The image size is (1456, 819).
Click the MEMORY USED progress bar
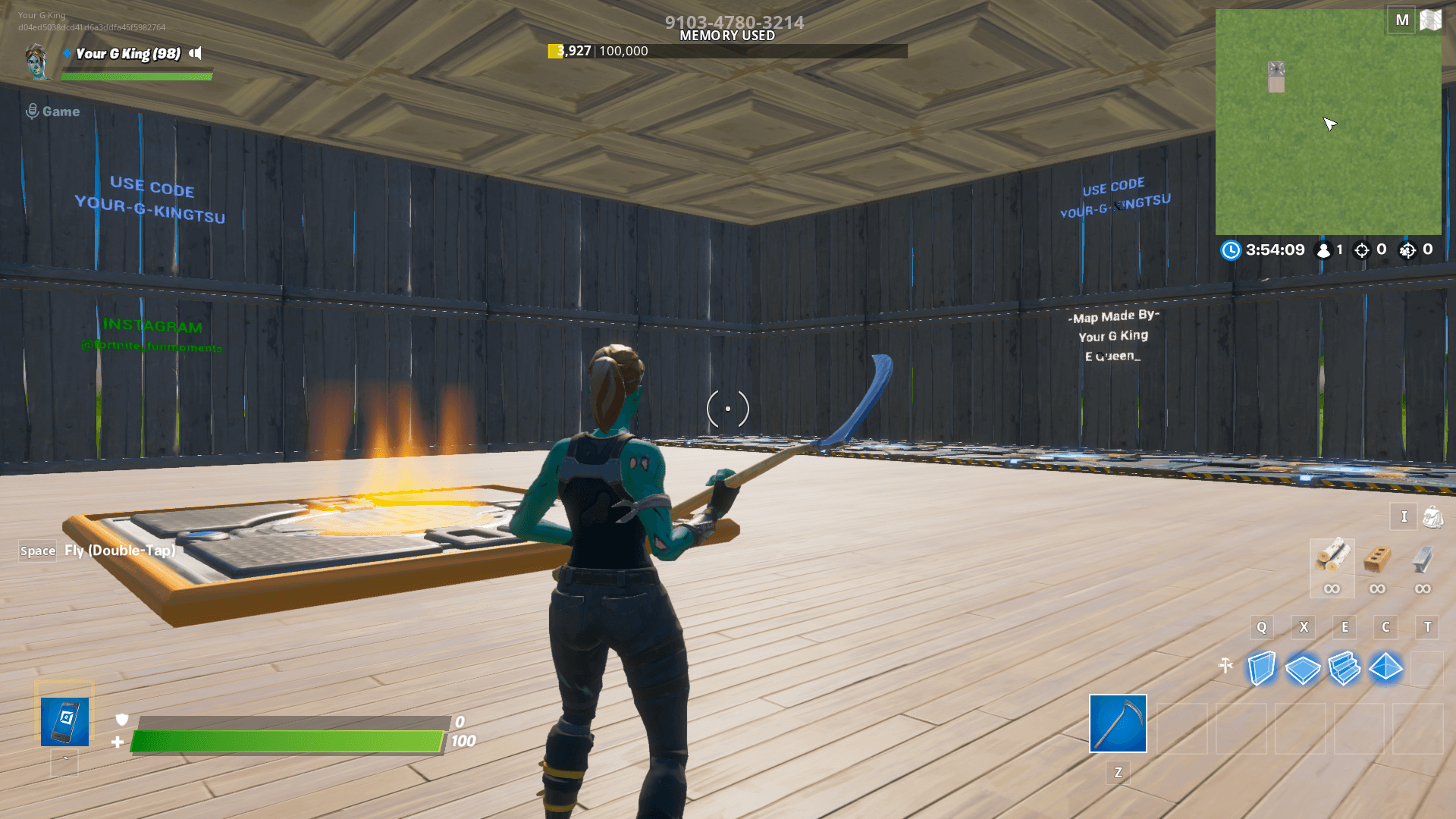728,52
